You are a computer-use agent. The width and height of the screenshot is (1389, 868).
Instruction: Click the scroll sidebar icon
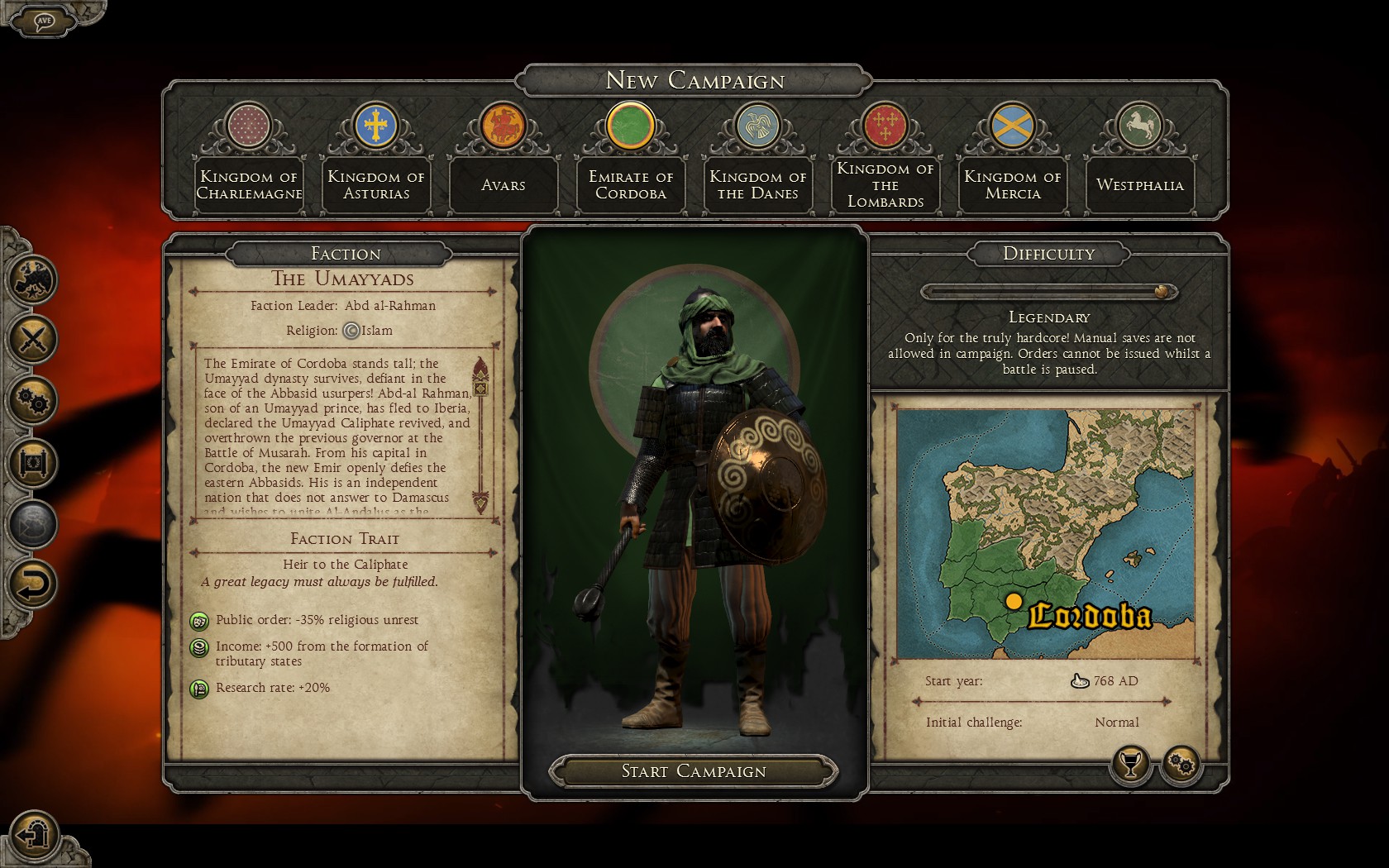click(33, 462)
